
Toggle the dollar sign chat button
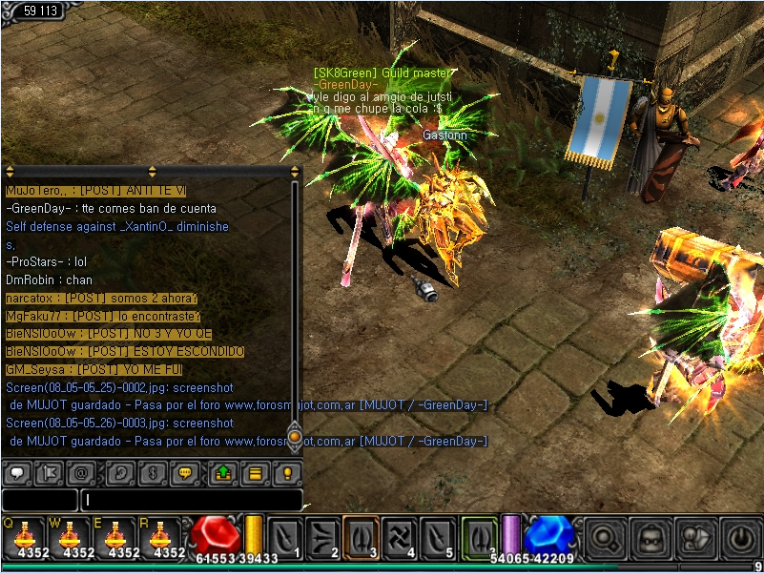click(x=153, y=473)
